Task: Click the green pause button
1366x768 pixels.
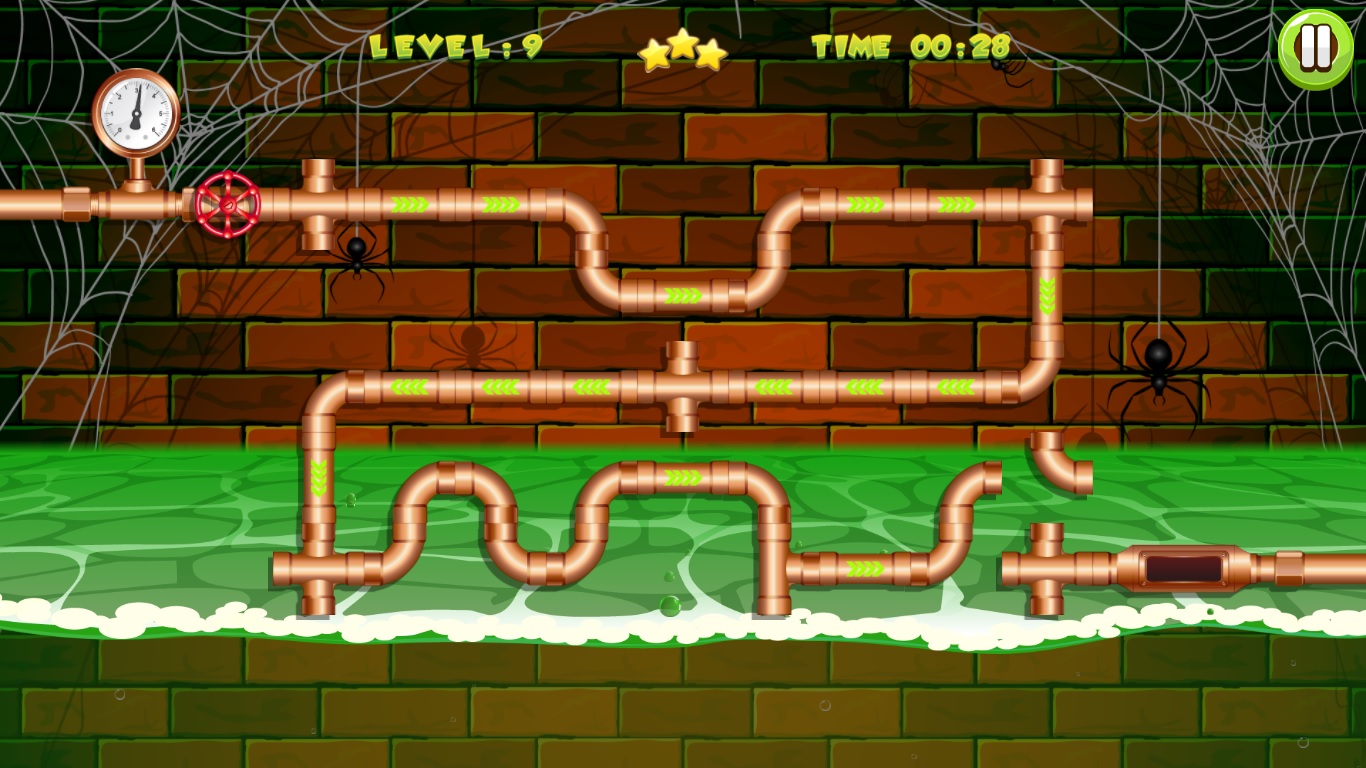Action: [1316, 45]
